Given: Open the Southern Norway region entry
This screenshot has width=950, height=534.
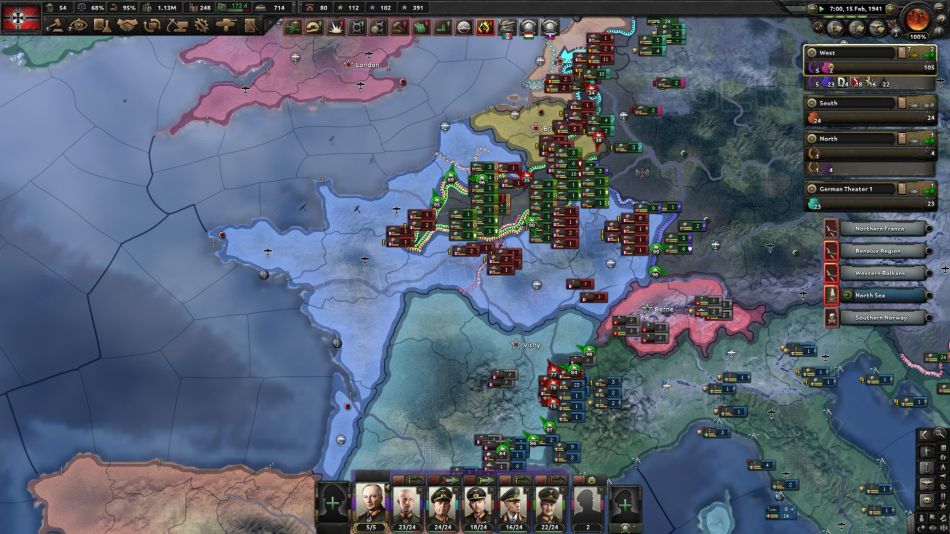Looking at the screenshot, I should tap(882, 317).
